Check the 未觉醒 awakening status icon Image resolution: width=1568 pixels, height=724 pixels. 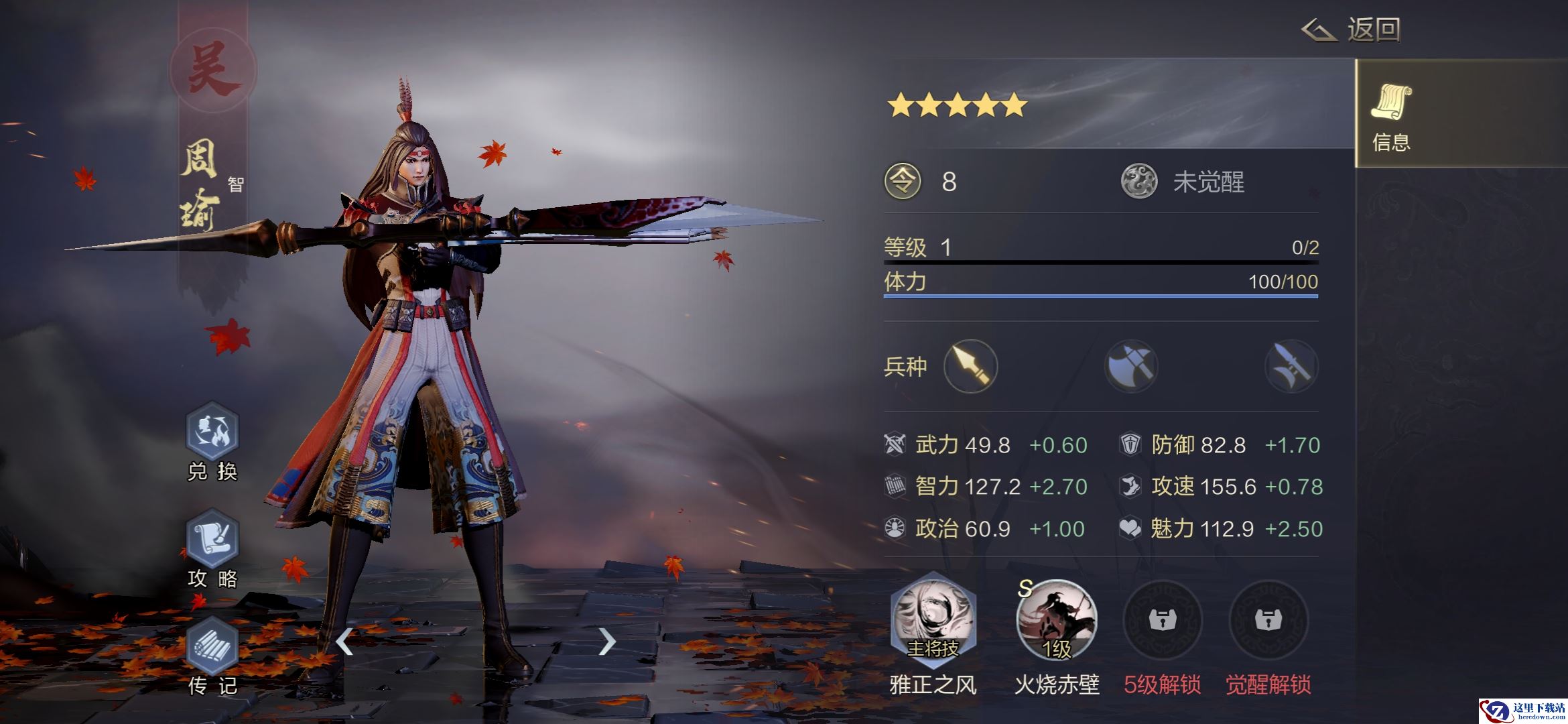tap(1139, 182)
